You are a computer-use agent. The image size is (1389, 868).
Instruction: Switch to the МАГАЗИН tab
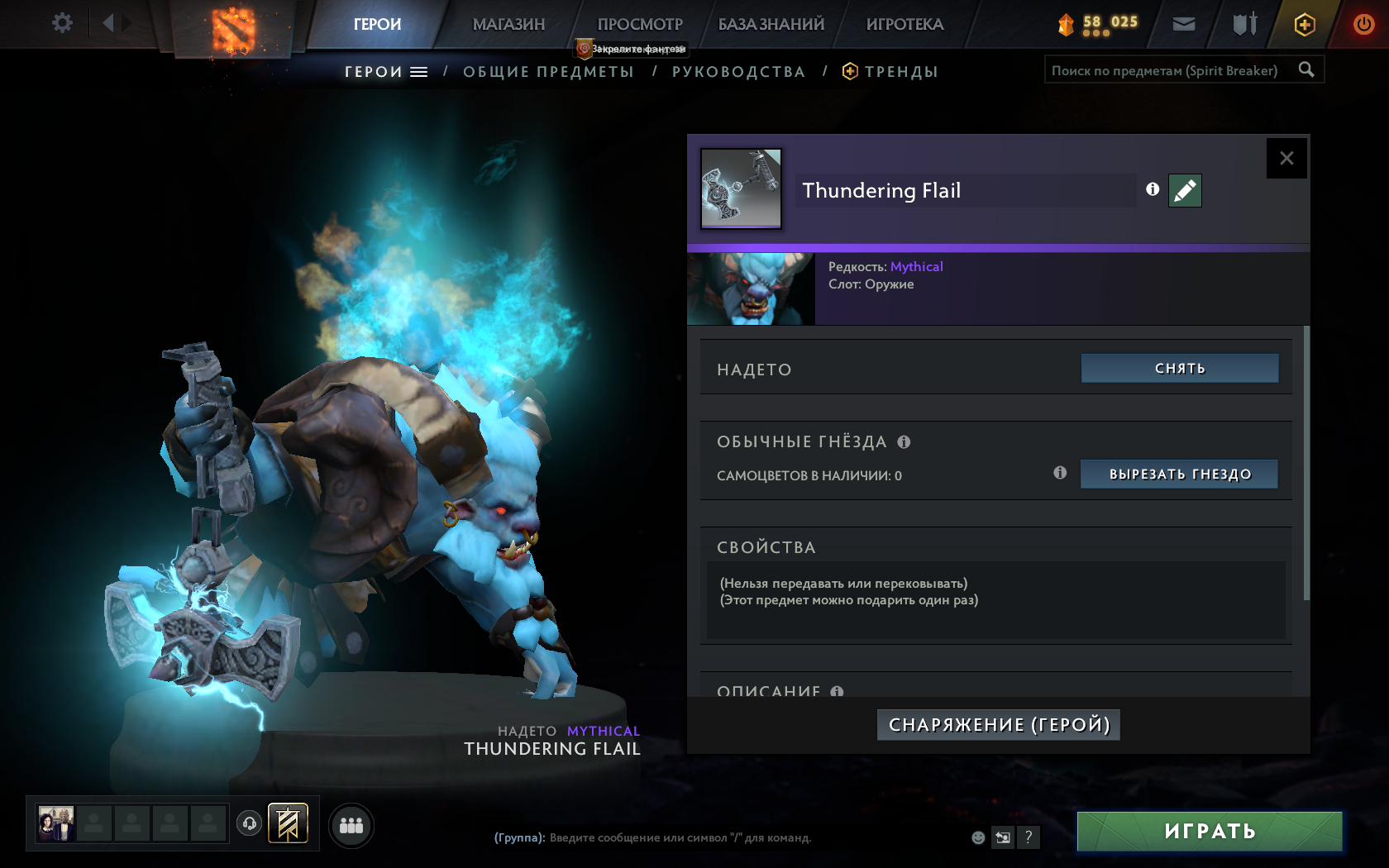508,25
